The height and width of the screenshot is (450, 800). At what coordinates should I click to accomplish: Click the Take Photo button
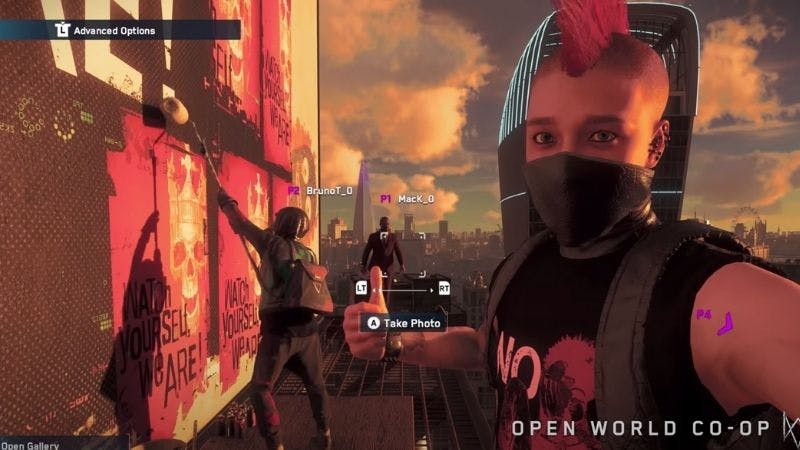tap(403, 323)
